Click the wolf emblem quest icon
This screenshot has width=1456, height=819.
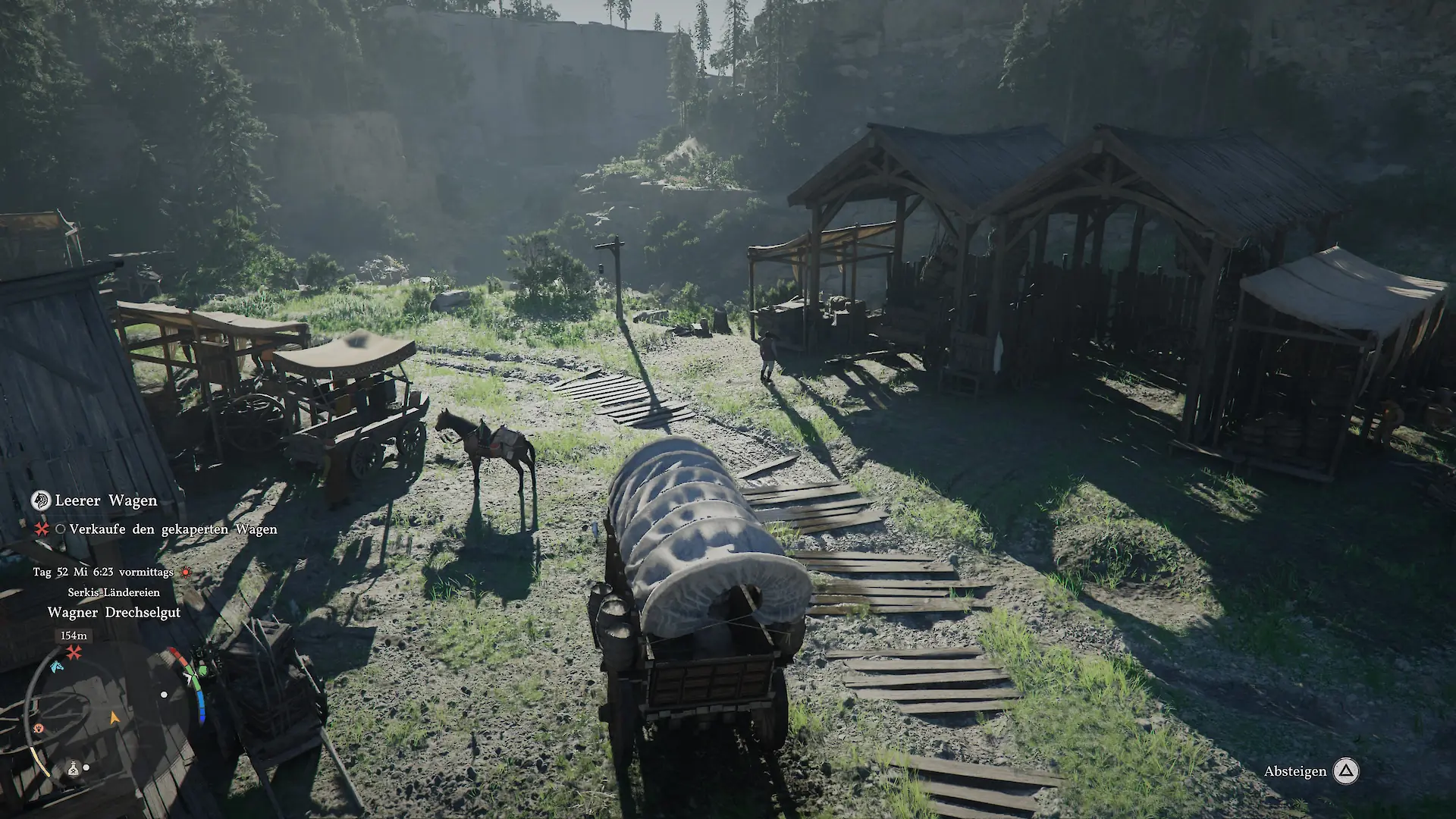click(x=40, y=500)
